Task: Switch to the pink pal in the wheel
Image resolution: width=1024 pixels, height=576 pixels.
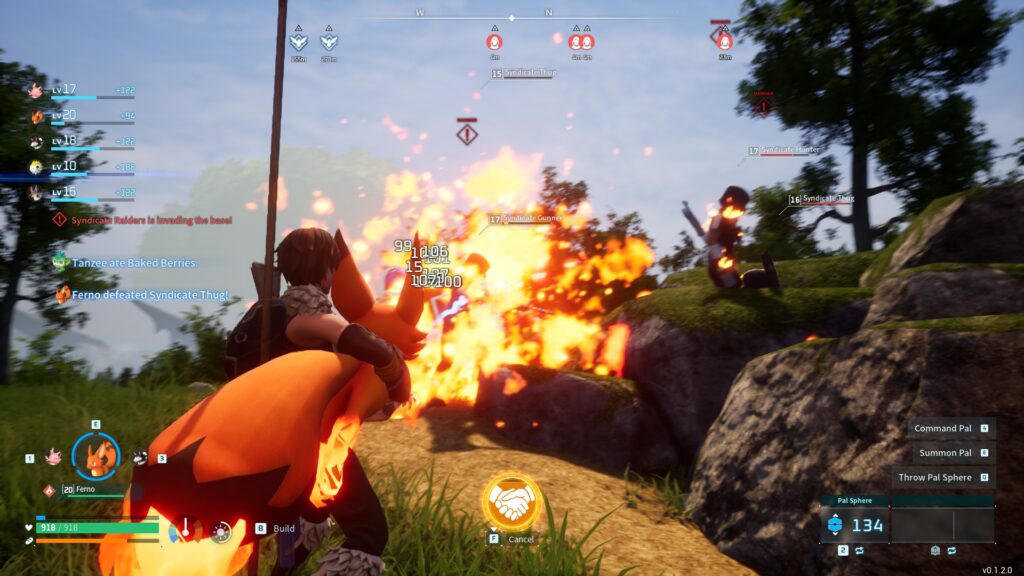Action: pyautogui.click(x=53, y=457)
